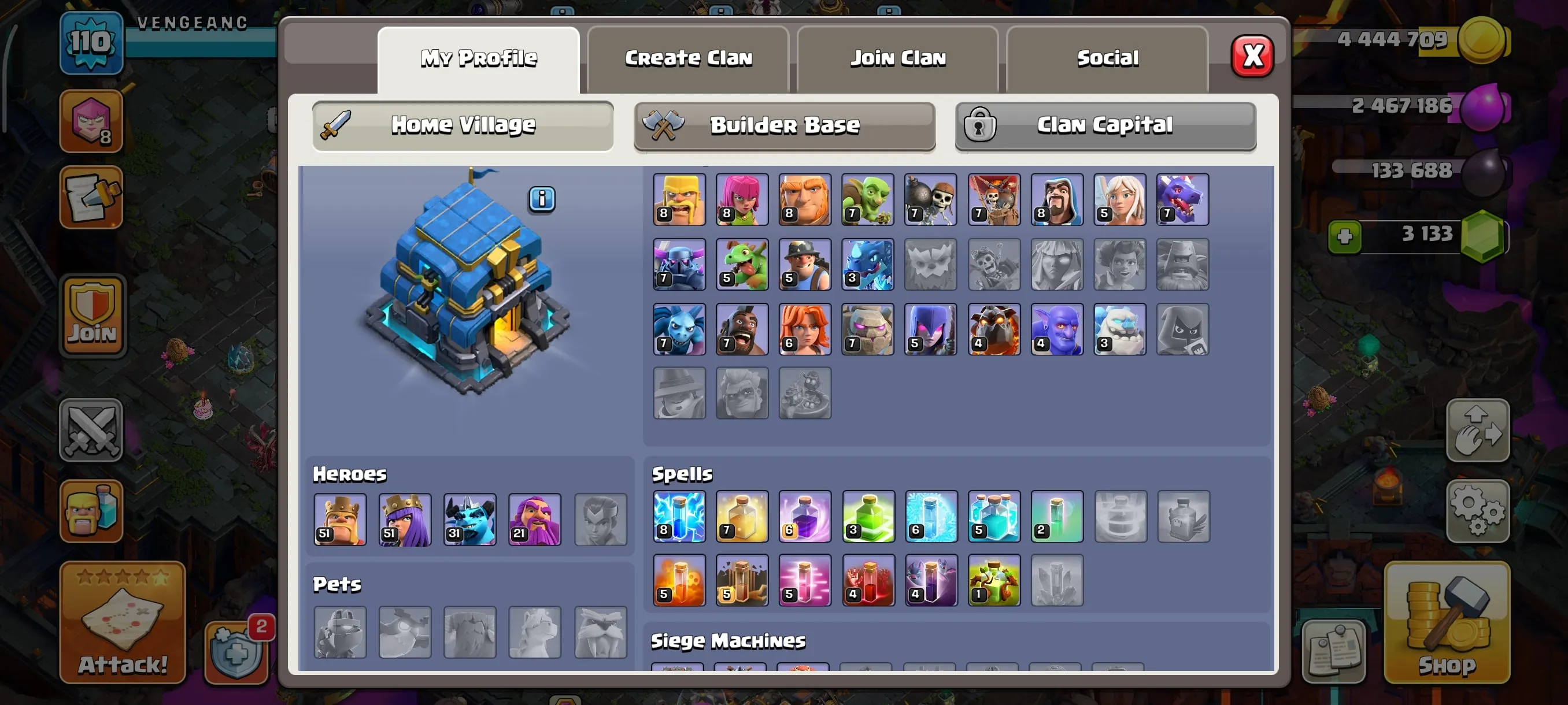This screenshot has width=1568, height=705.
Task: Toggle the locked Headhunter troop slot
Action: coord(1183,328)
